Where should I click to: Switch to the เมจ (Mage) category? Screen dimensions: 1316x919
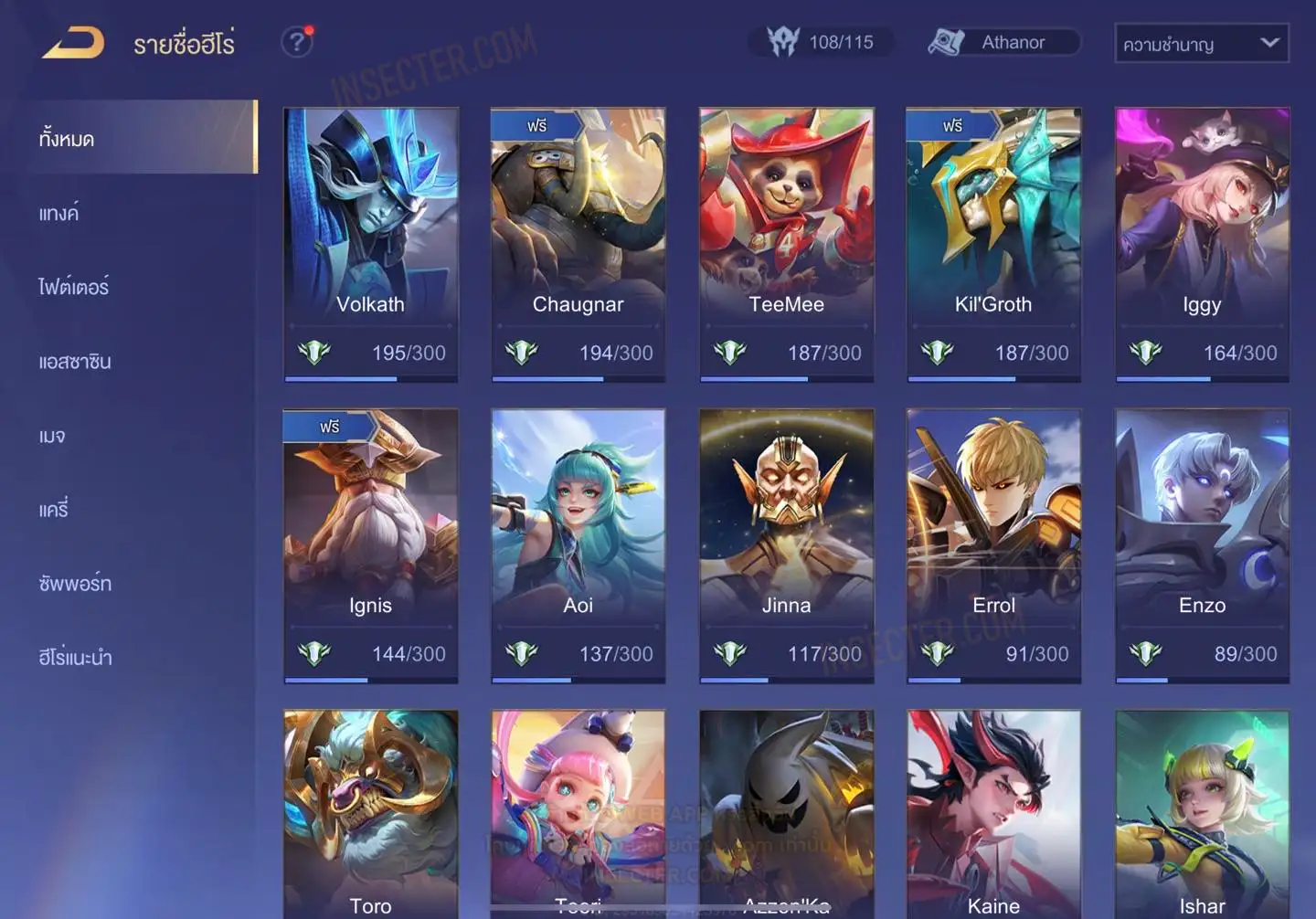click(x=52, y=436)
